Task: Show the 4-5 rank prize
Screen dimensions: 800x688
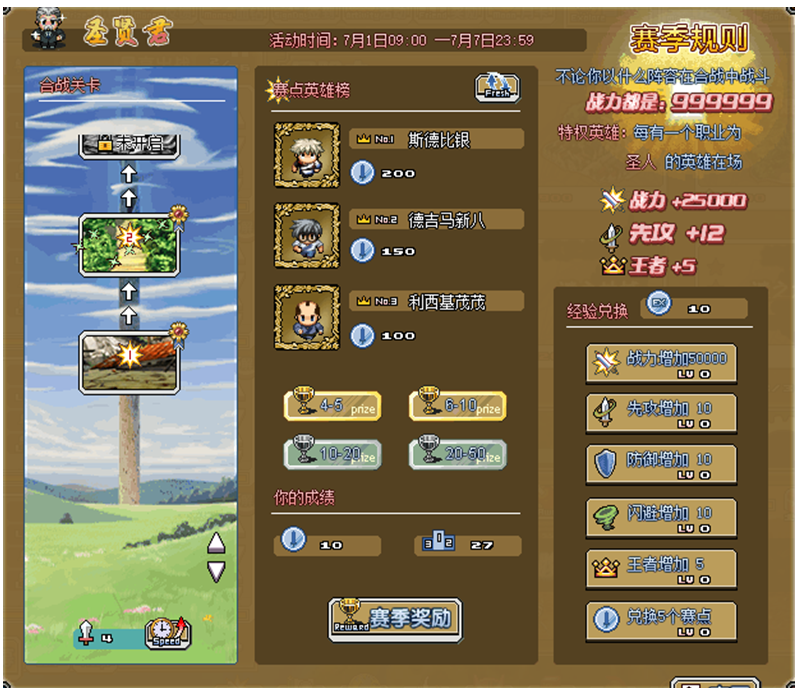Action: (x=332, y=405)
